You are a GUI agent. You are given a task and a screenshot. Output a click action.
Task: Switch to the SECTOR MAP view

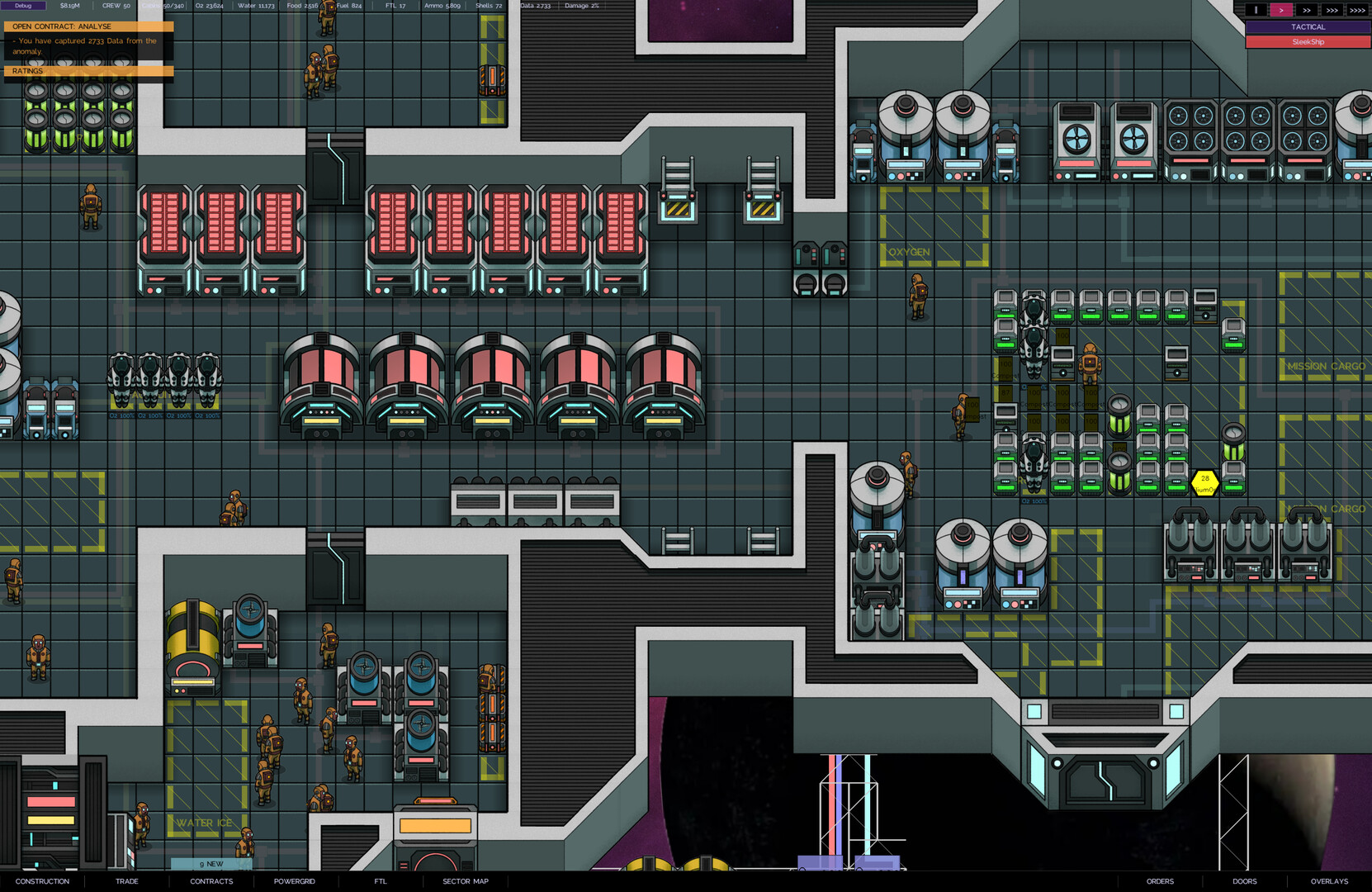465,881
